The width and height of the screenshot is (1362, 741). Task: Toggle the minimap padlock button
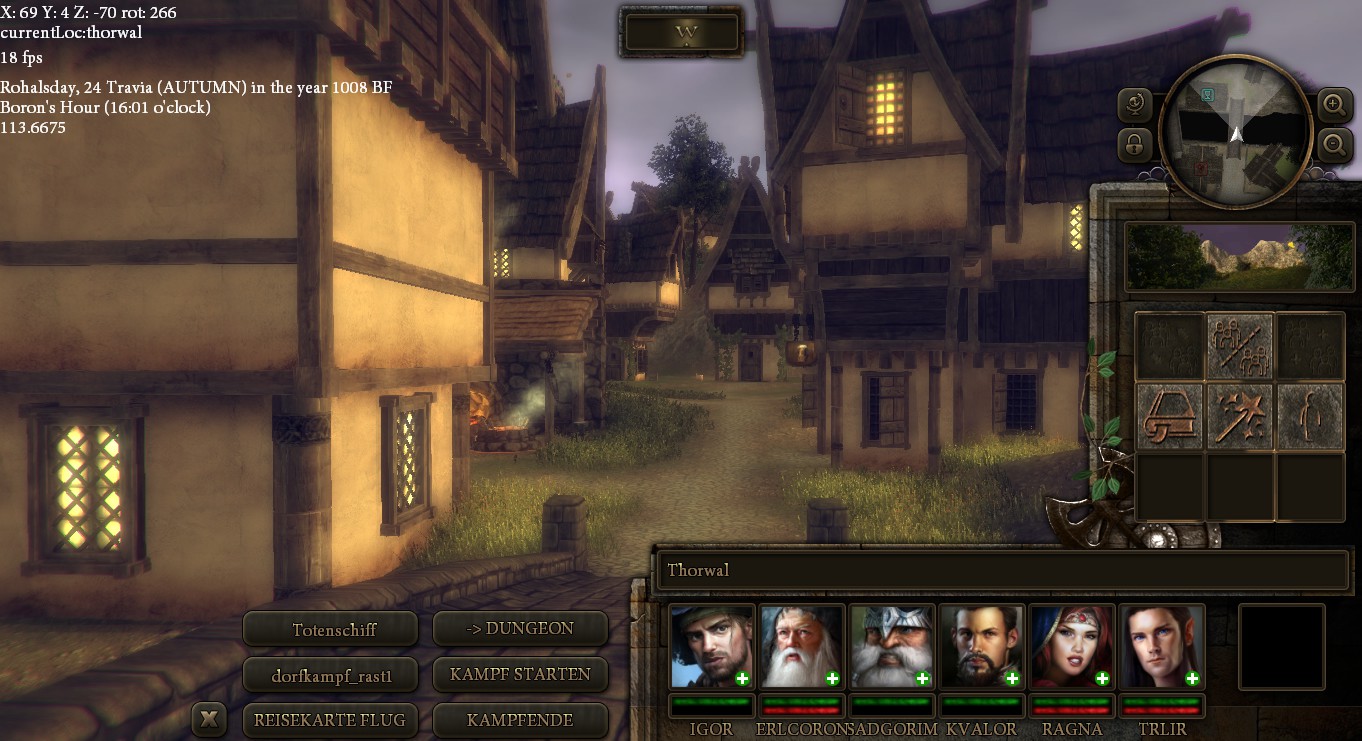coord(1136,146)
